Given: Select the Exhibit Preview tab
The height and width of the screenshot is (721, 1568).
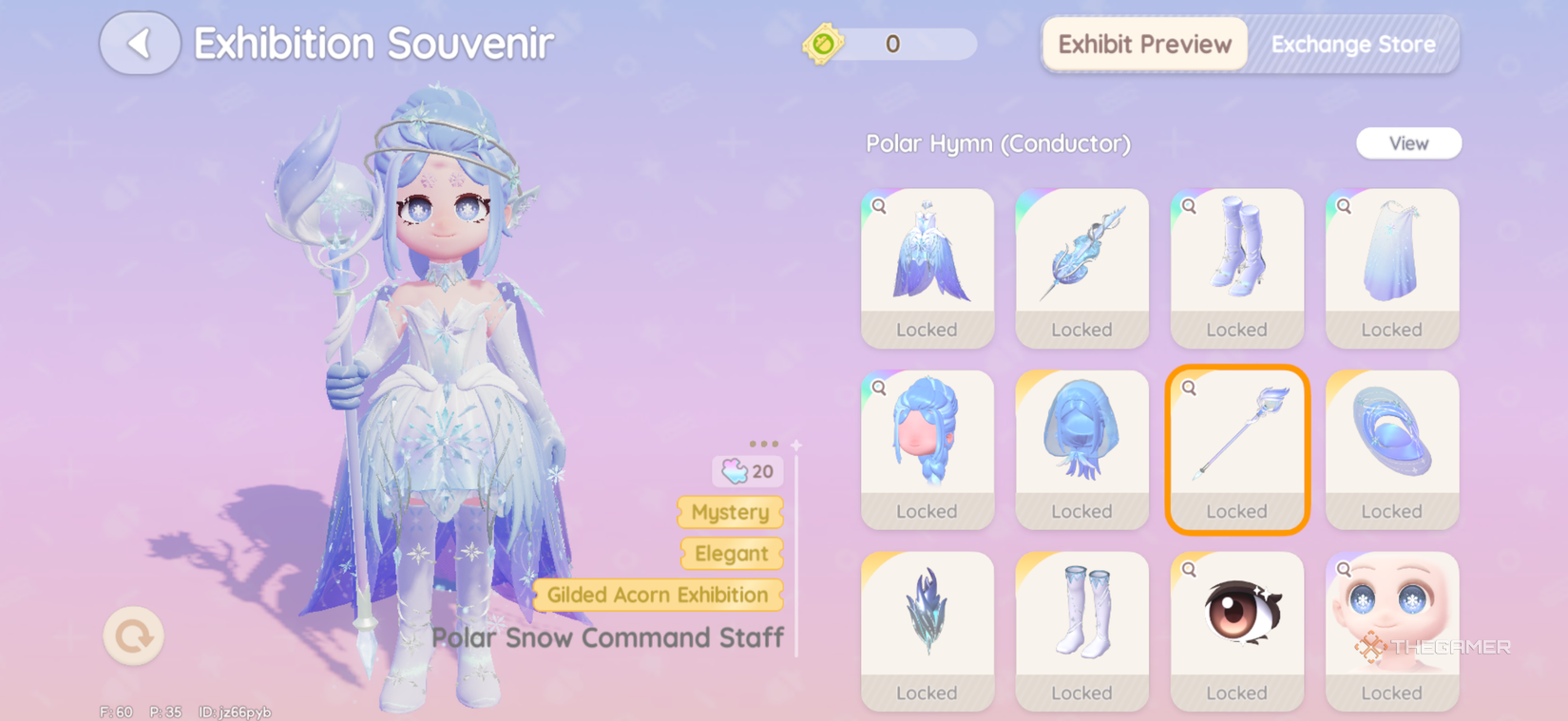Looking at the screenshot, I should pyautogui.click(x=1143, y=44).
